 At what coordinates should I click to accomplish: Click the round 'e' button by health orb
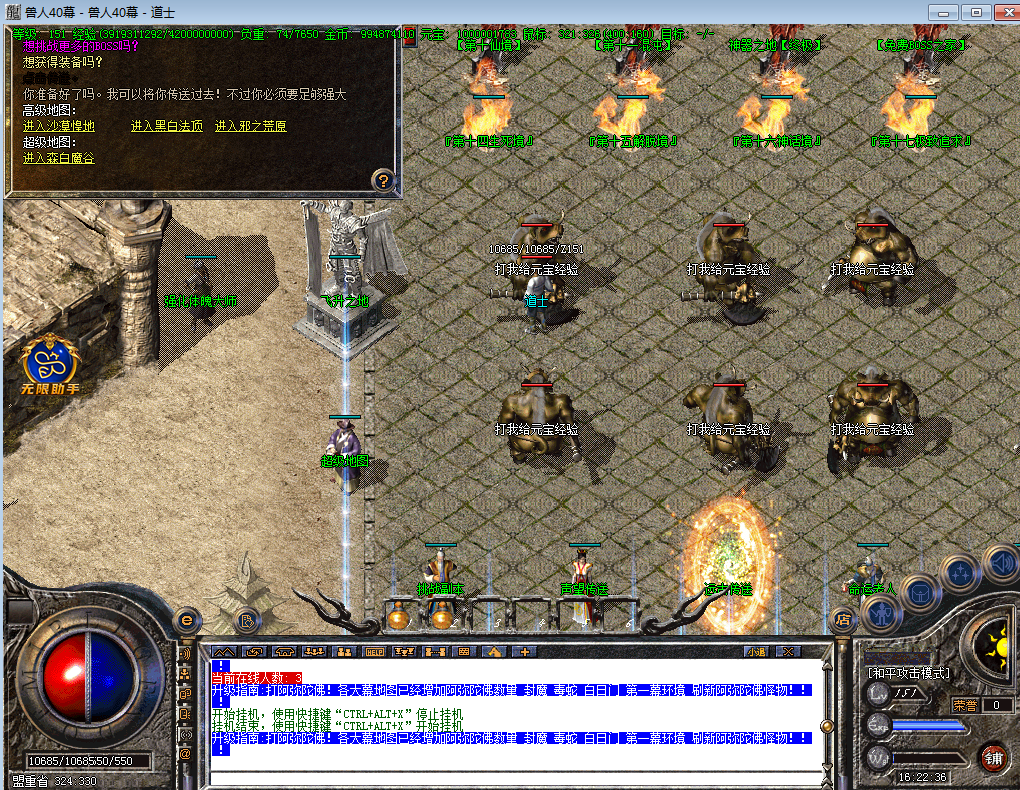pyautogui.click(x=185, y=620)
